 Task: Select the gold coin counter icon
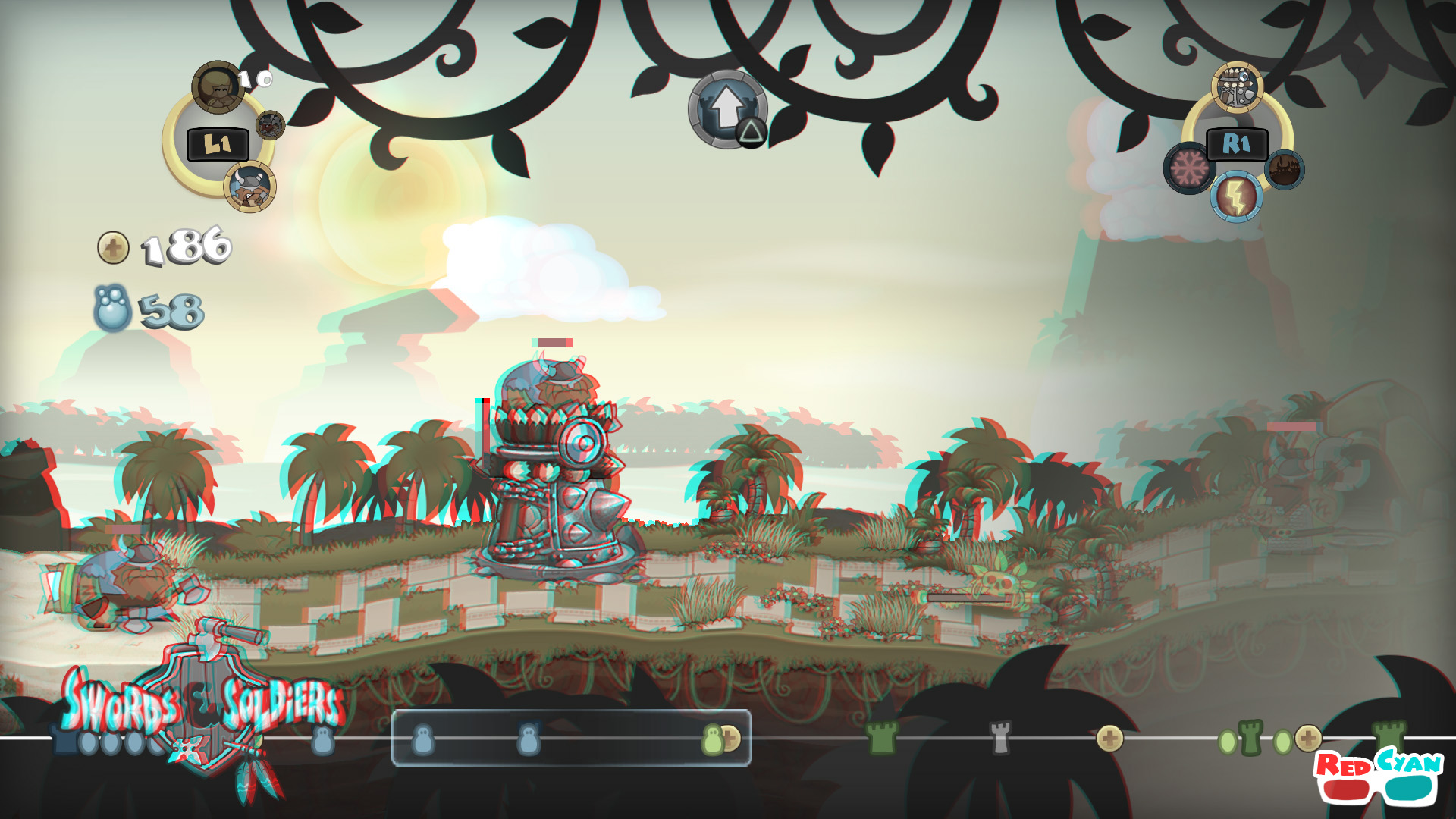114,246
